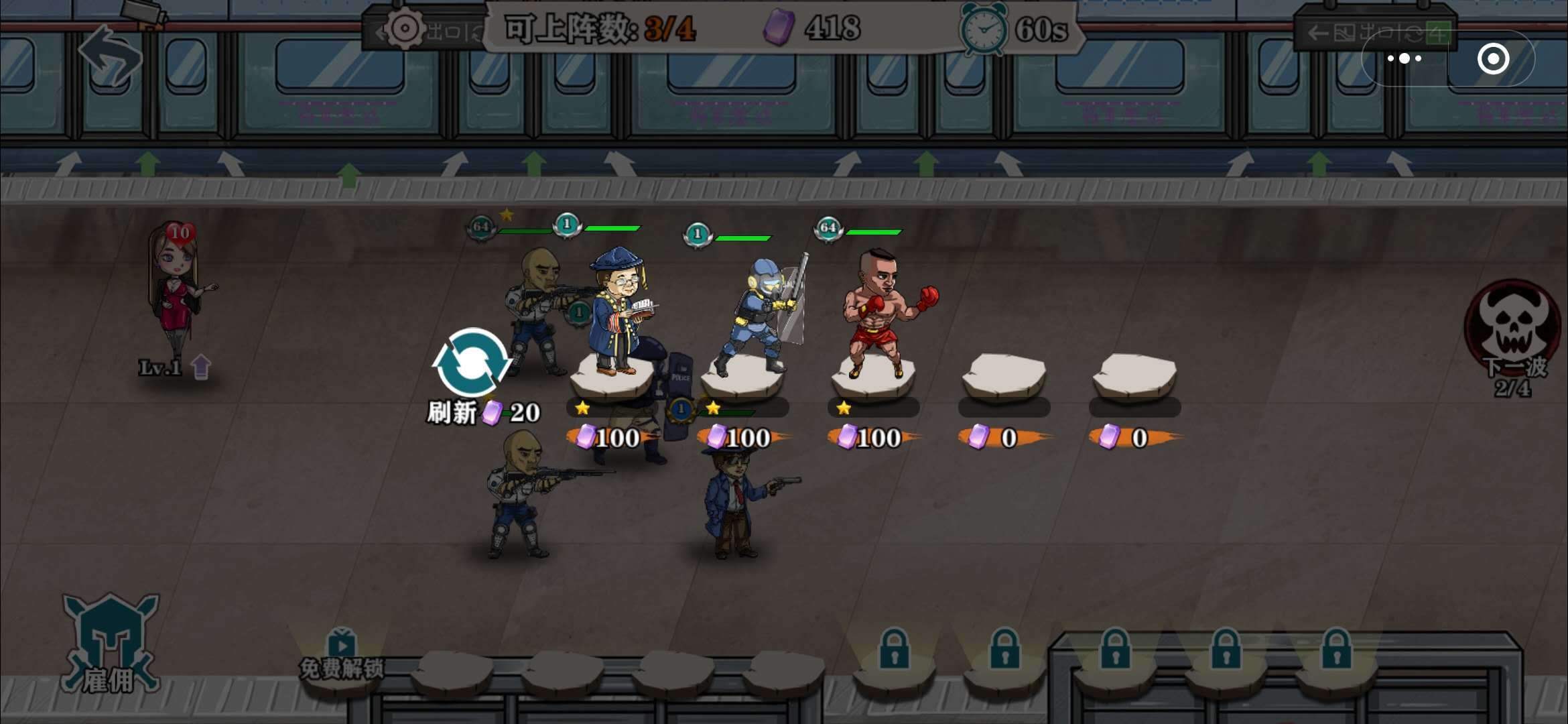Open the gear settings icon
This screenshot has width=1568, height=724.
coord(405,28)
